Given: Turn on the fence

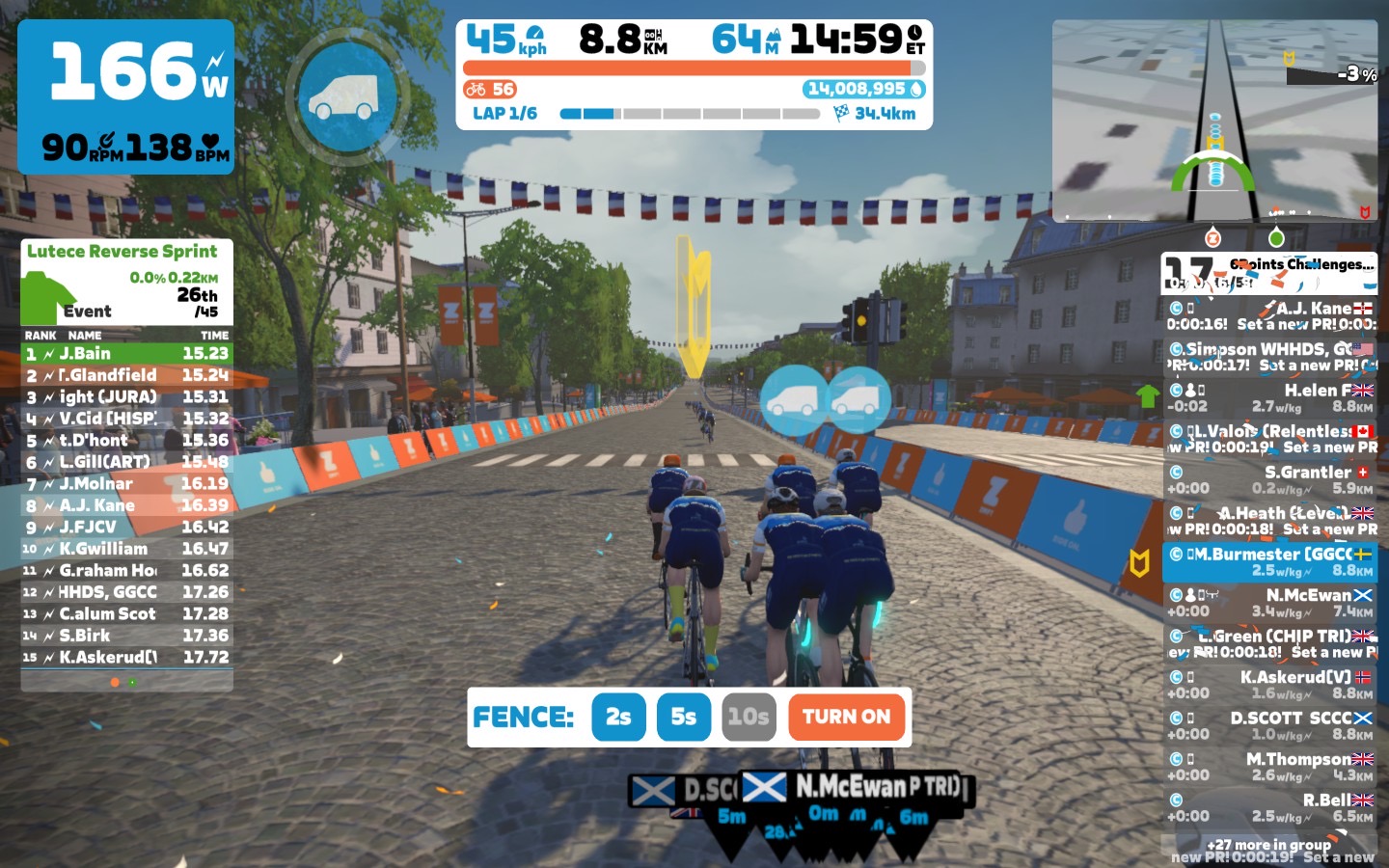Looking at the screenshot, I should pos(846,717).
